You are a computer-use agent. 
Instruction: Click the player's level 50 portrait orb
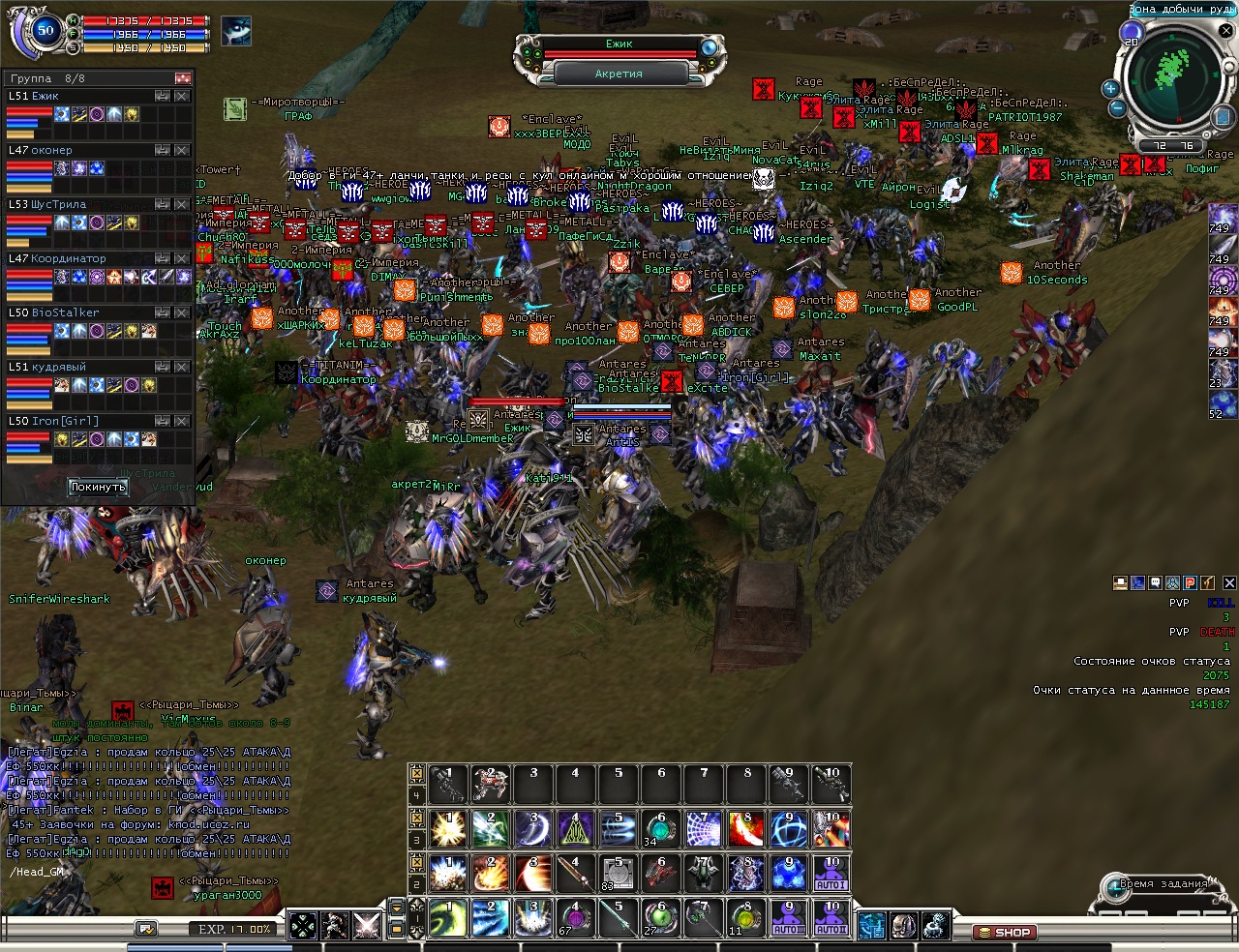45,31
